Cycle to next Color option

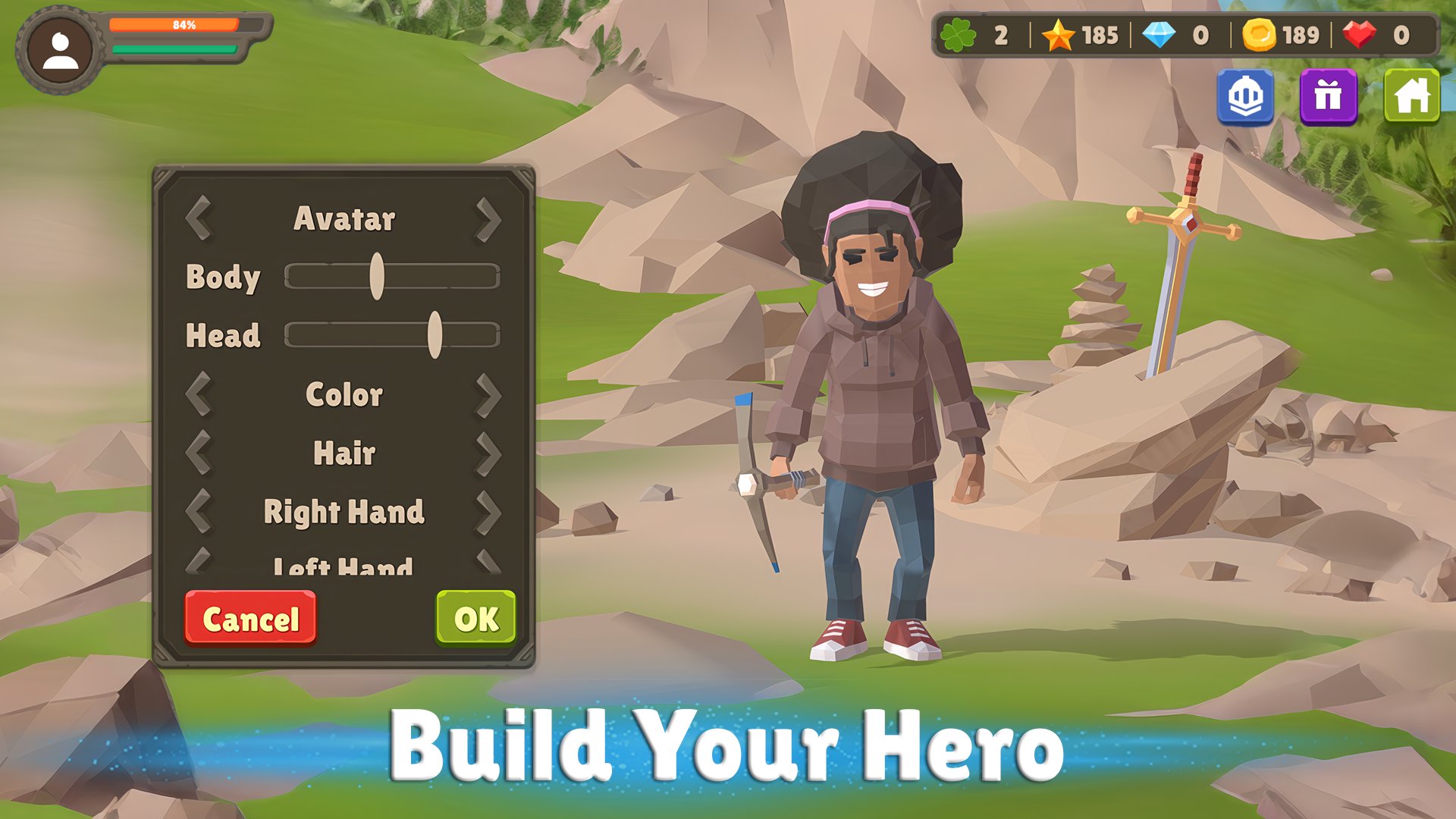(490, 394)
